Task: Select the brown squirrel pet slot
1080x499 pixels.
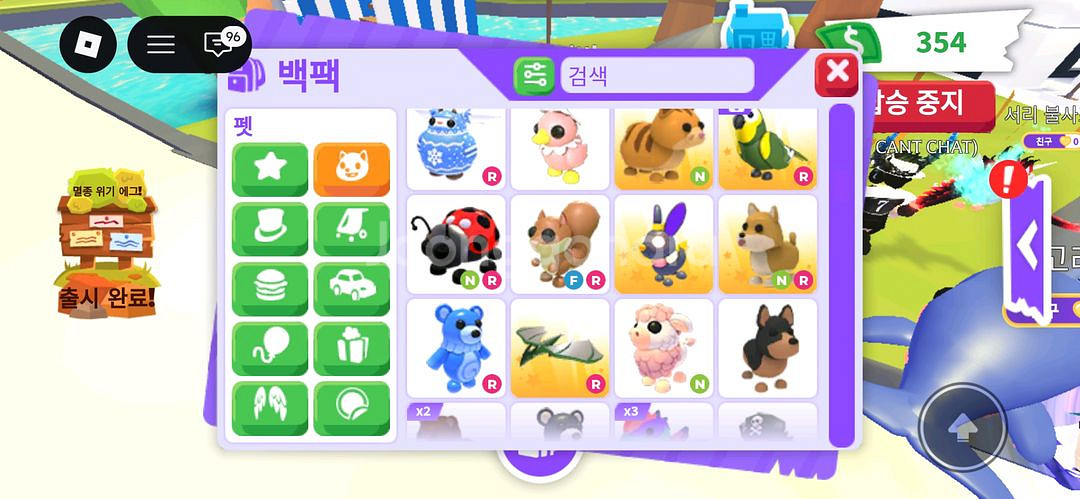Action: tap(560, 244)
